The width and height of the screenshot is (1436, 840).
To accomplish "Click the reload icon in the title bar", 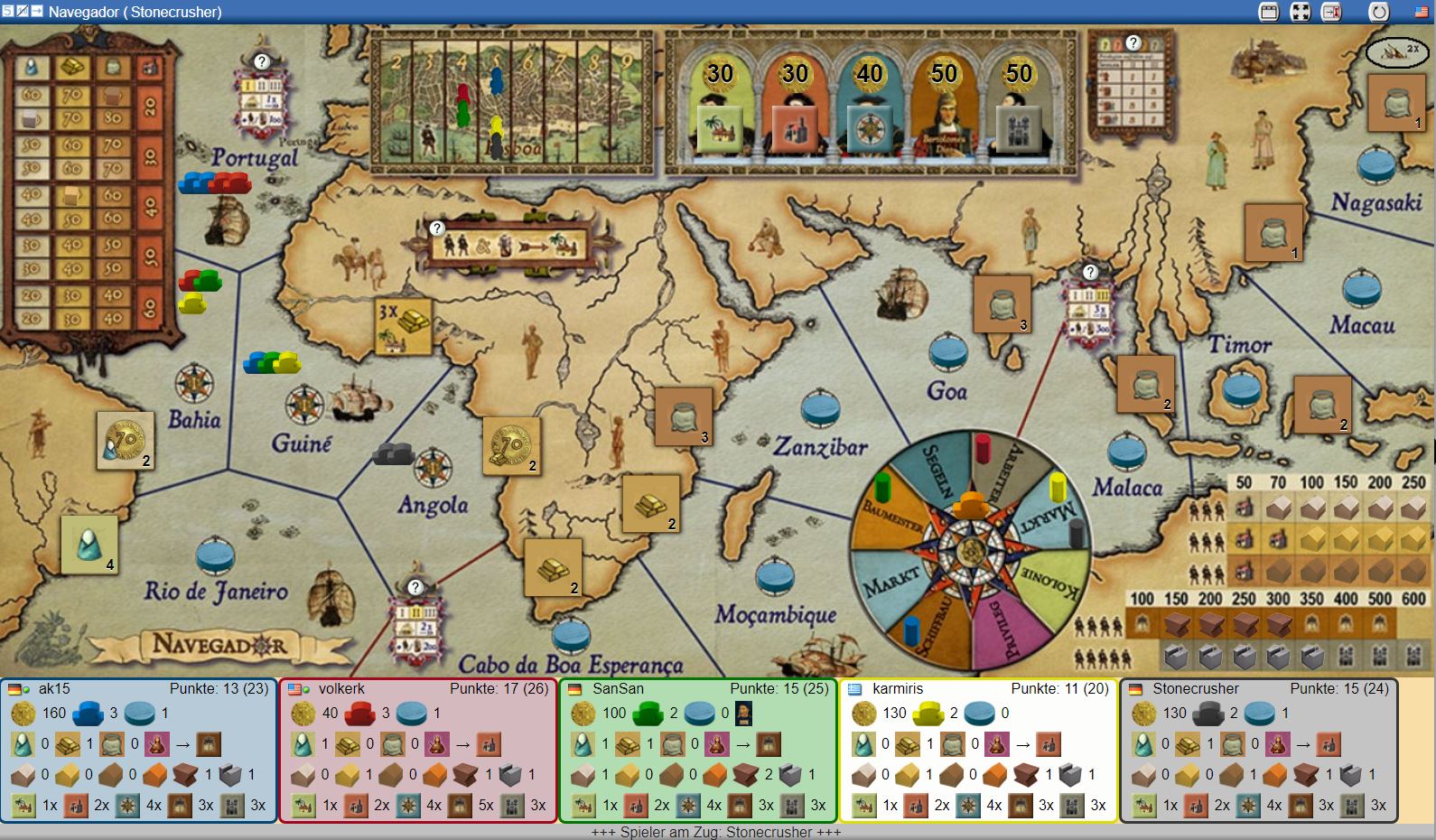I will [x=1378, y=12].
